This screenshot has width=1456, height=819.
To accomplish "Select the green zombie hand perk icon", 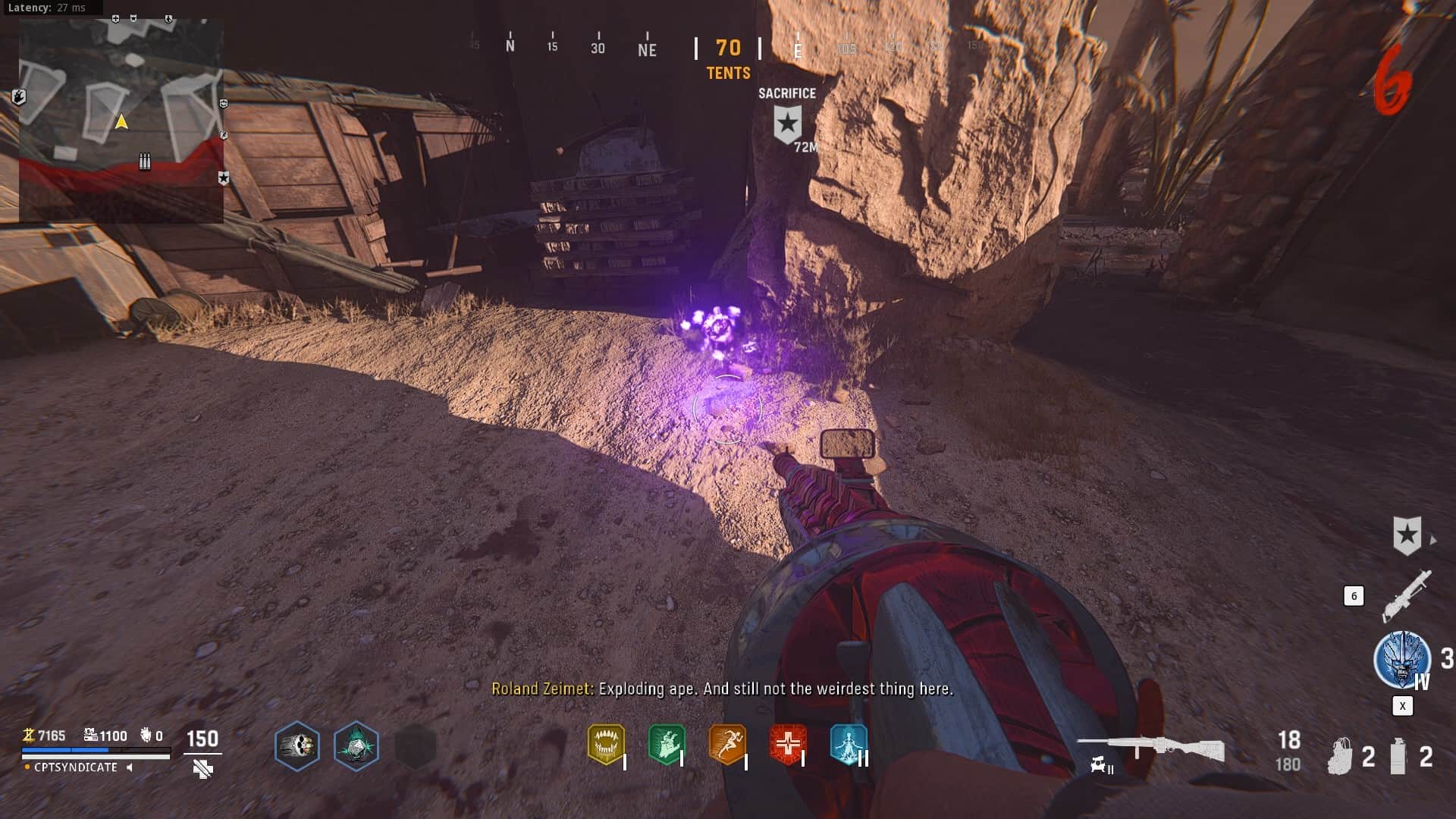I will [667, 743].
